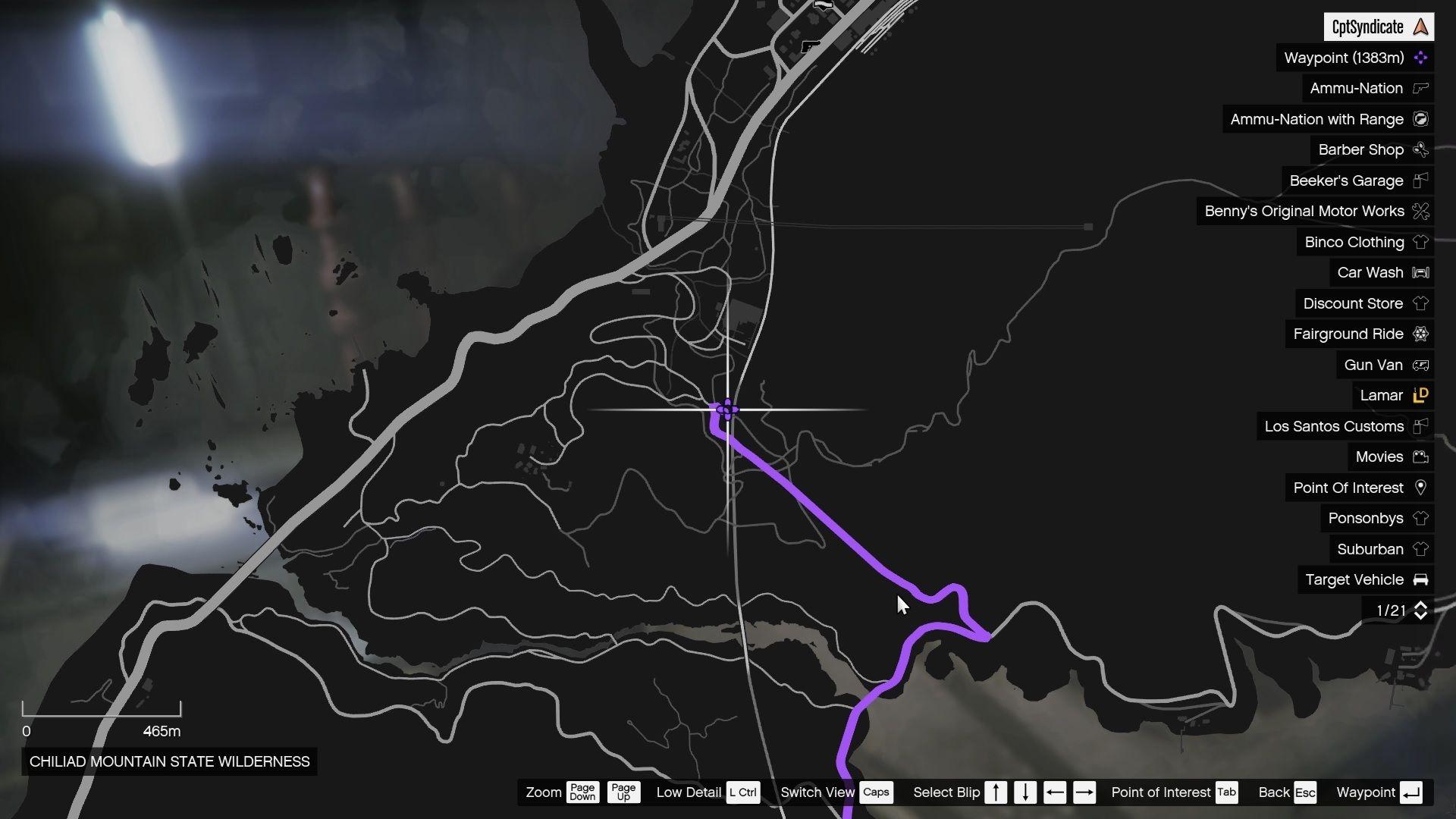Toggle the Point of Interest marker option

point(1226,792)
